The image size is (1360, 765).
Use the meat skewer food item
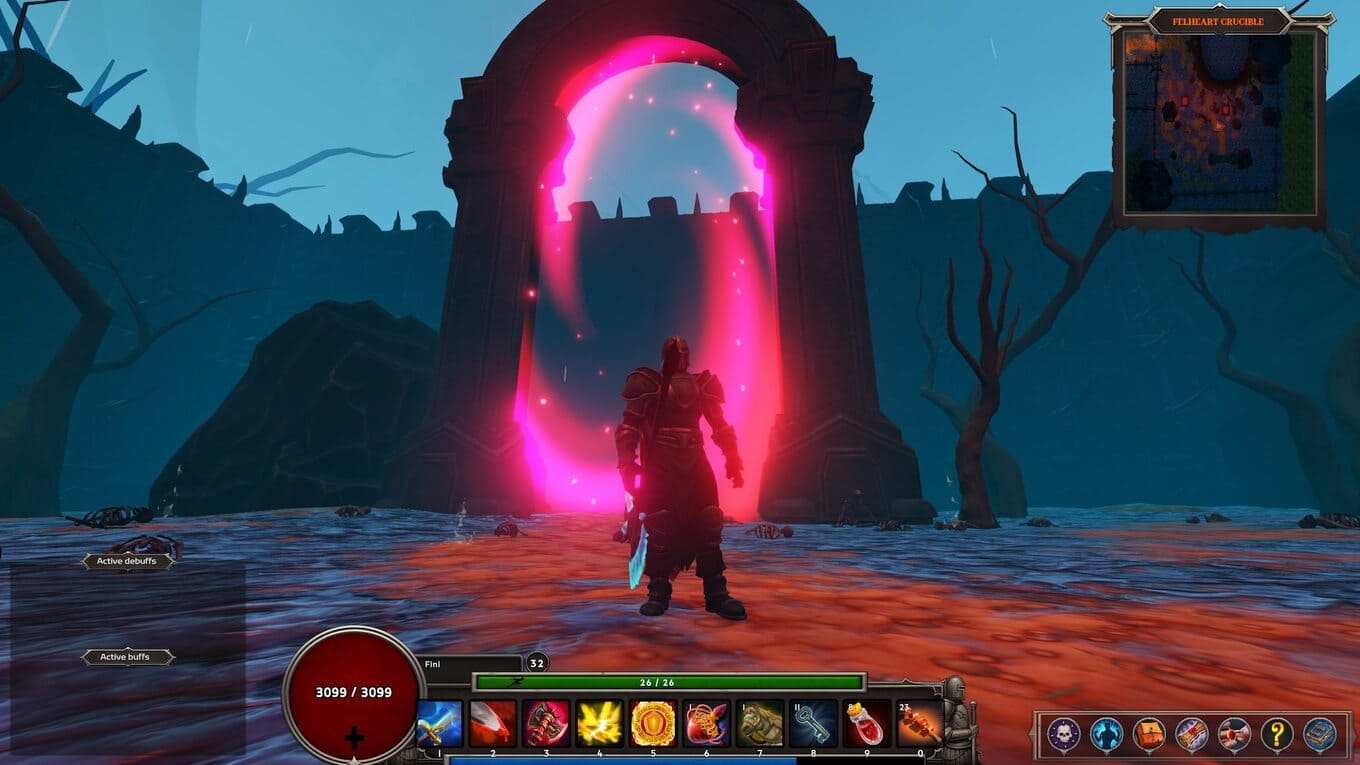pos(919,723)
